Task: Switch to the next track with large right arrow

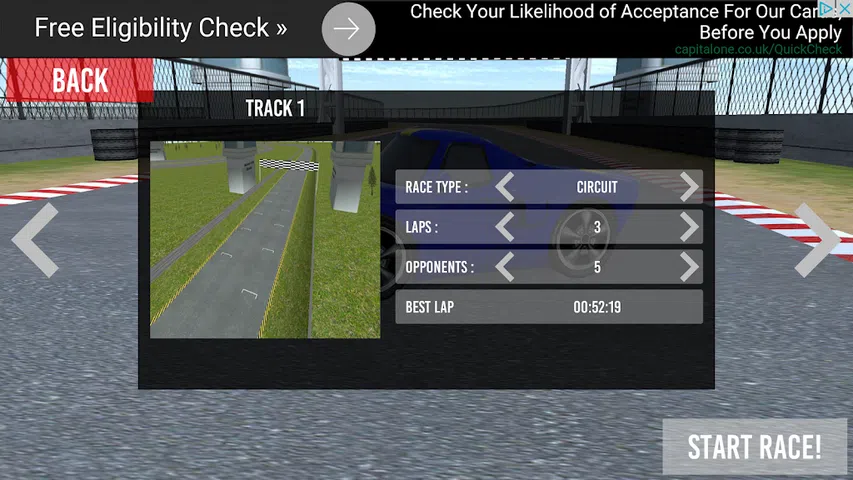Action: tap(817, 240)
